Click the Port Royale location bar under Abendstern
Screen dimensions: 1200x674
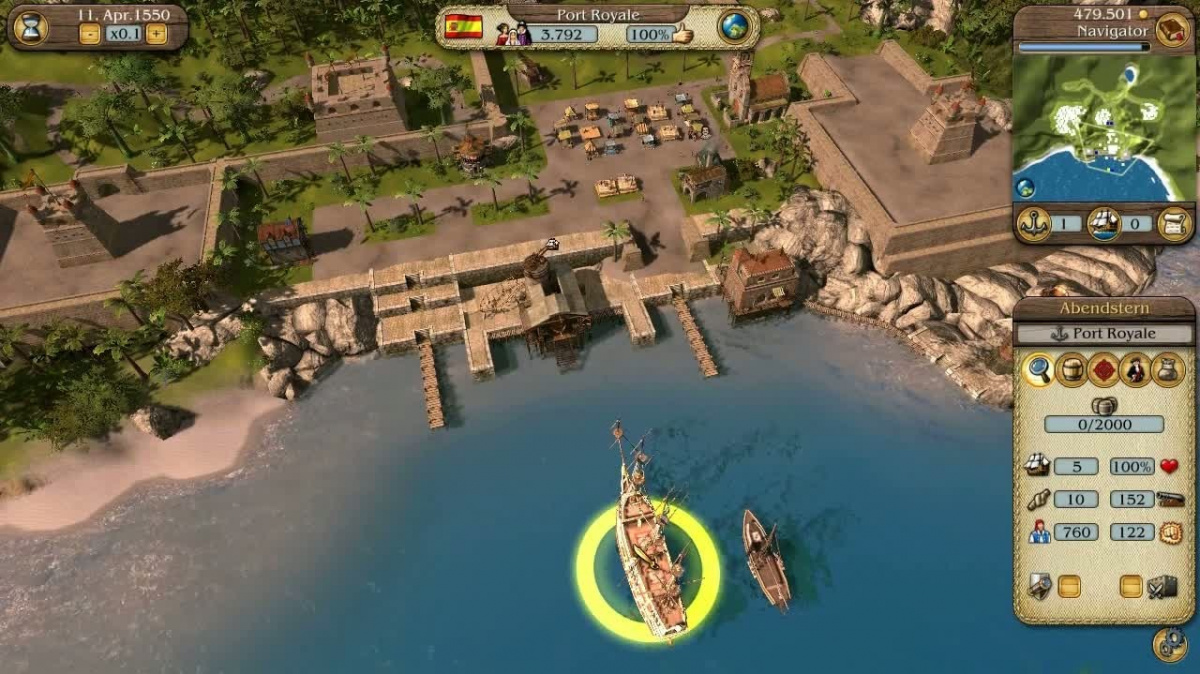(x=1103, y=334)
